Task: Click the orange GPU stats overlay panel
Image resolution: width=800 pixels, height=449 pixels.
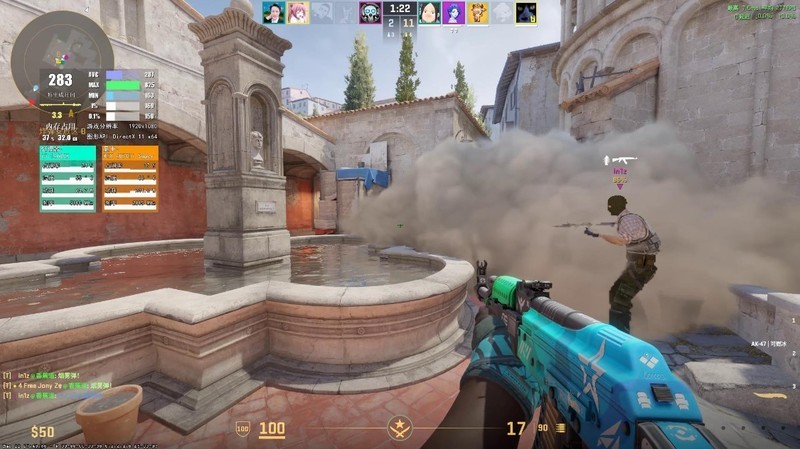Action: pos(130,178)
